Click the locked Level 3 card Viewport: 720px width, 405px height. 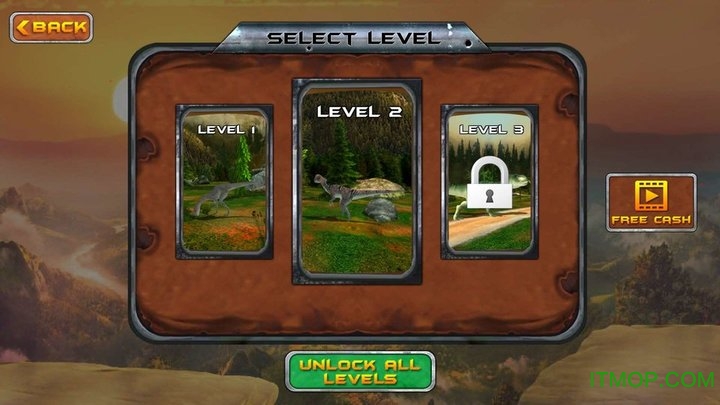pos(490,180)
